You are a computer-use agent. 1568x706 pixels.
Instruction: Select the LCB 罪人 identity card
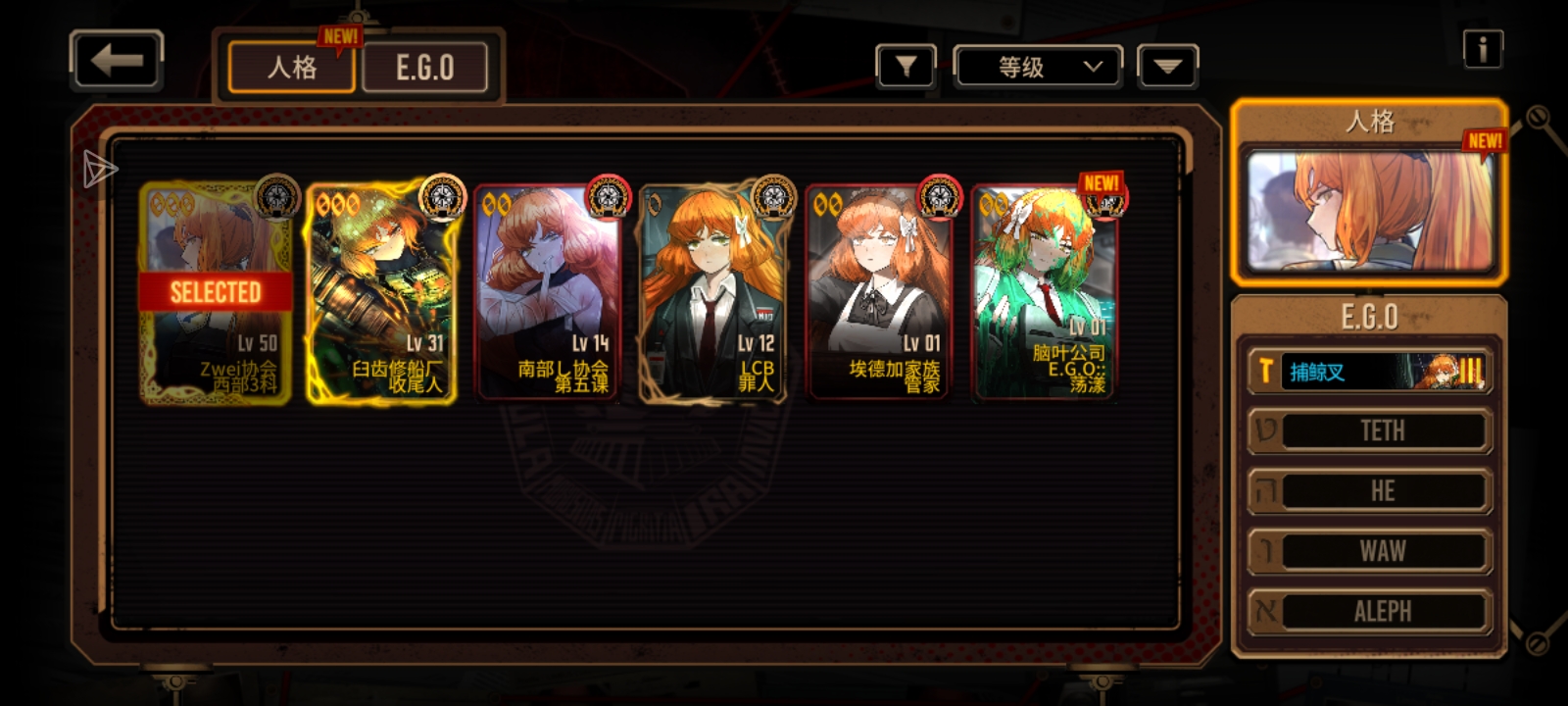click(713, 292)
